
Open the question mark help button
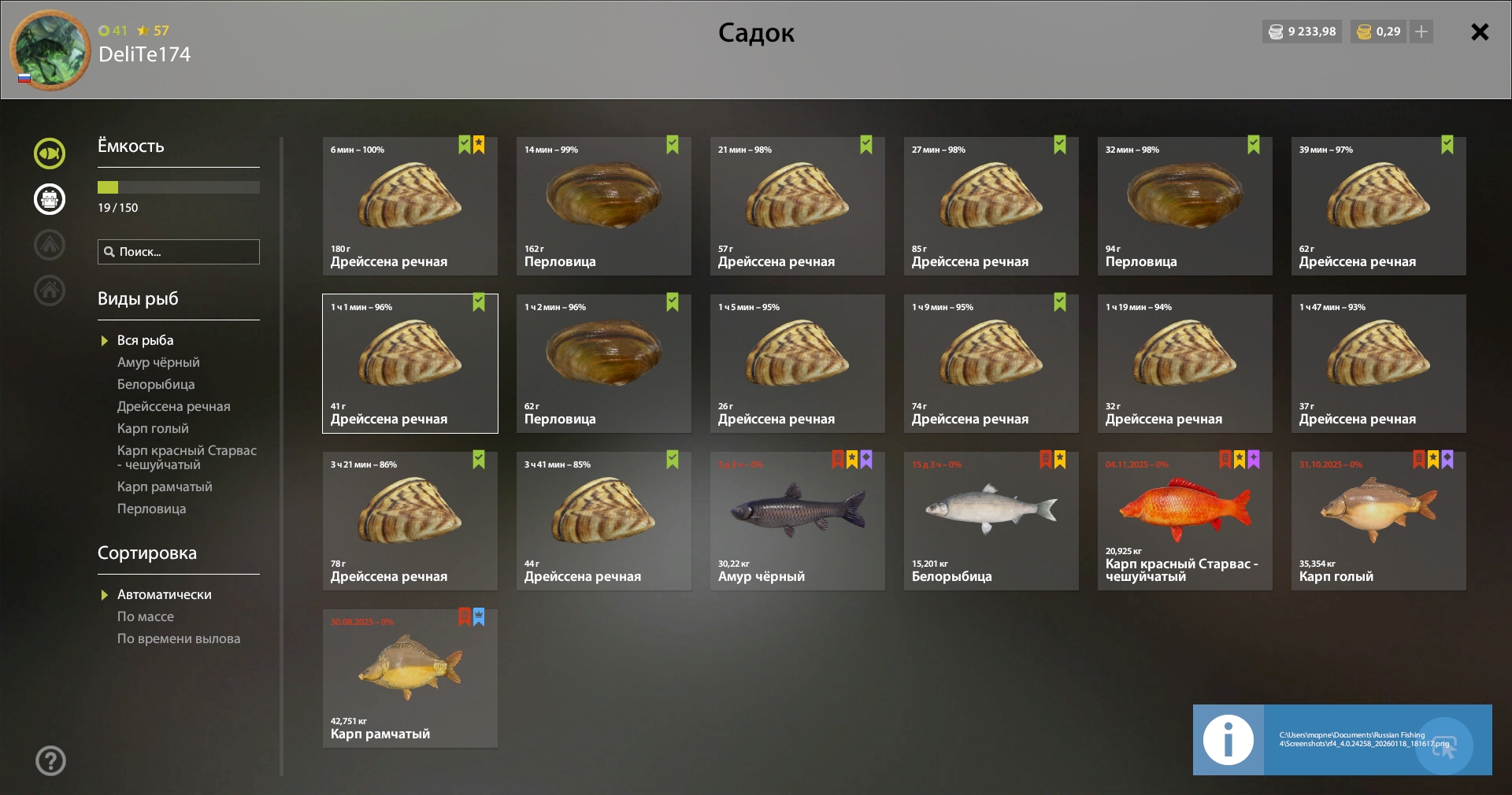coord(50,760)
